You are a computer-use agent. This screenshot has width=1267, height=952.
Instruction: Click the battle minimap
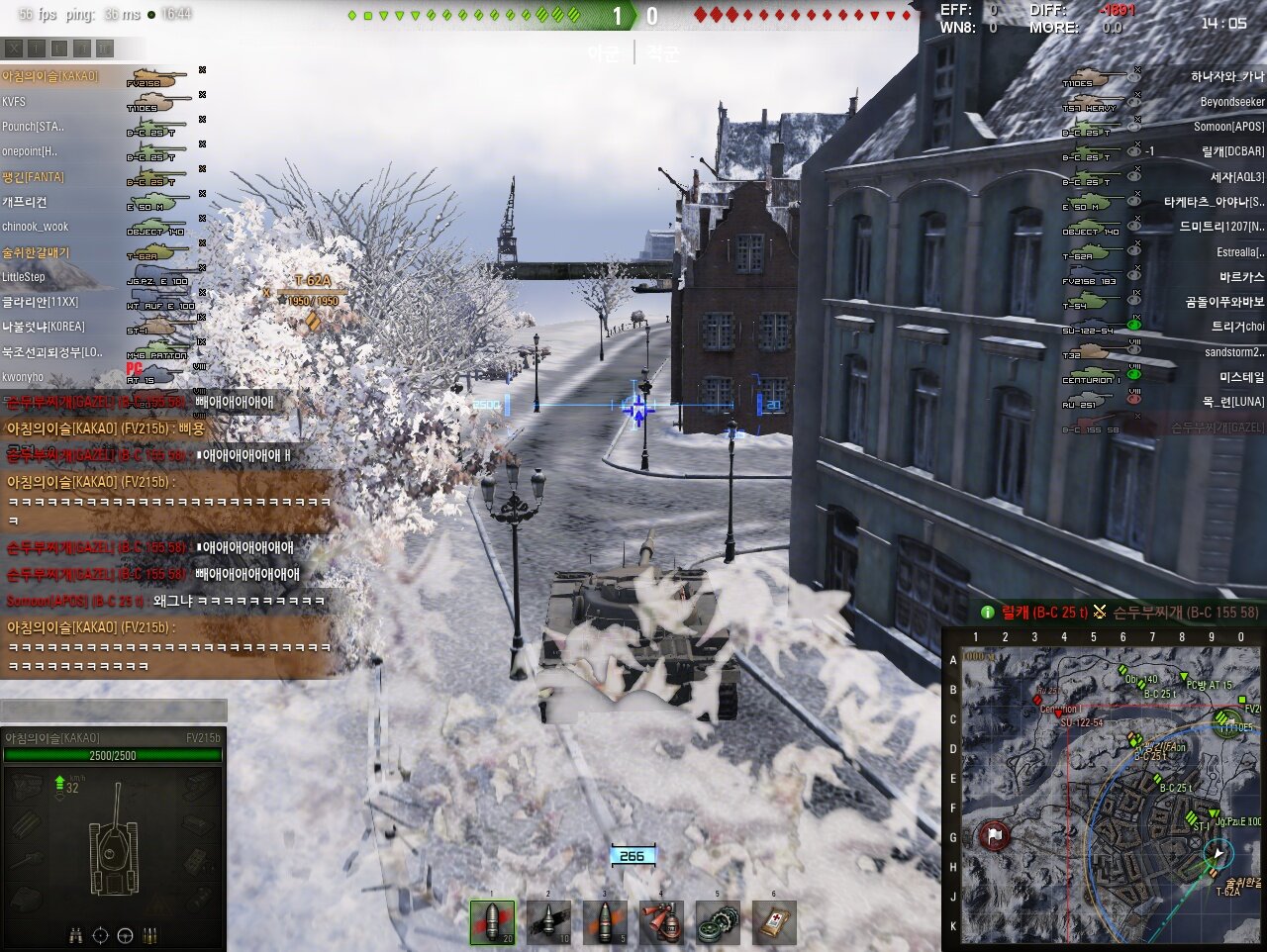pyautogui.click(x=1104, y=789)
